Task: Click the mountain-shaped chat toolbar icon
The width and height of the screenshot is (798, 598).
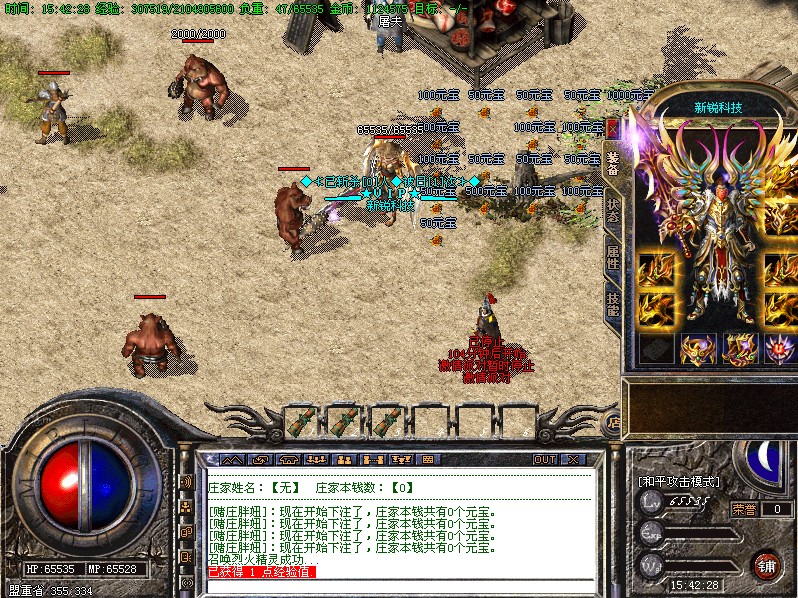Action: (231, 459)
